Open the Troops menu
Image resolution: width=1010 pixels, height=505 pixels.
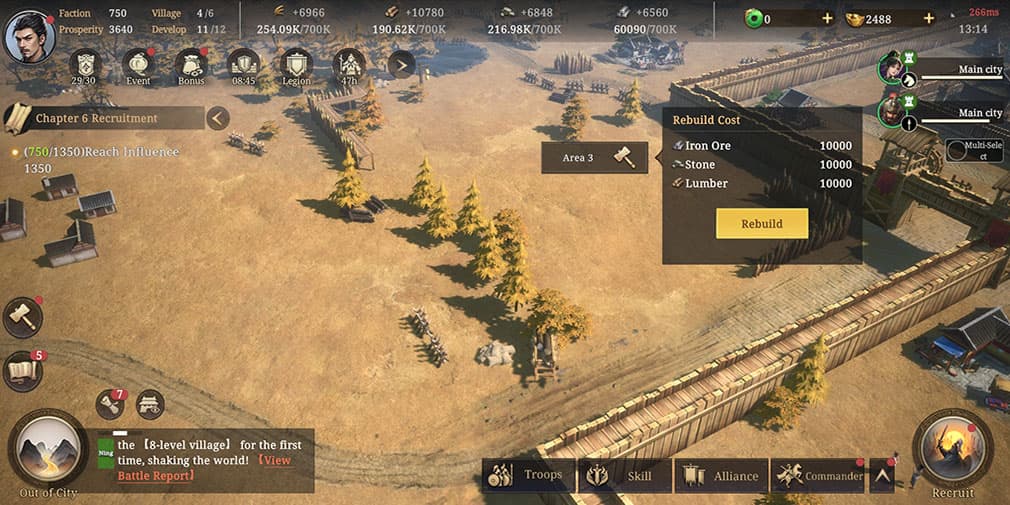coord(528,476)
